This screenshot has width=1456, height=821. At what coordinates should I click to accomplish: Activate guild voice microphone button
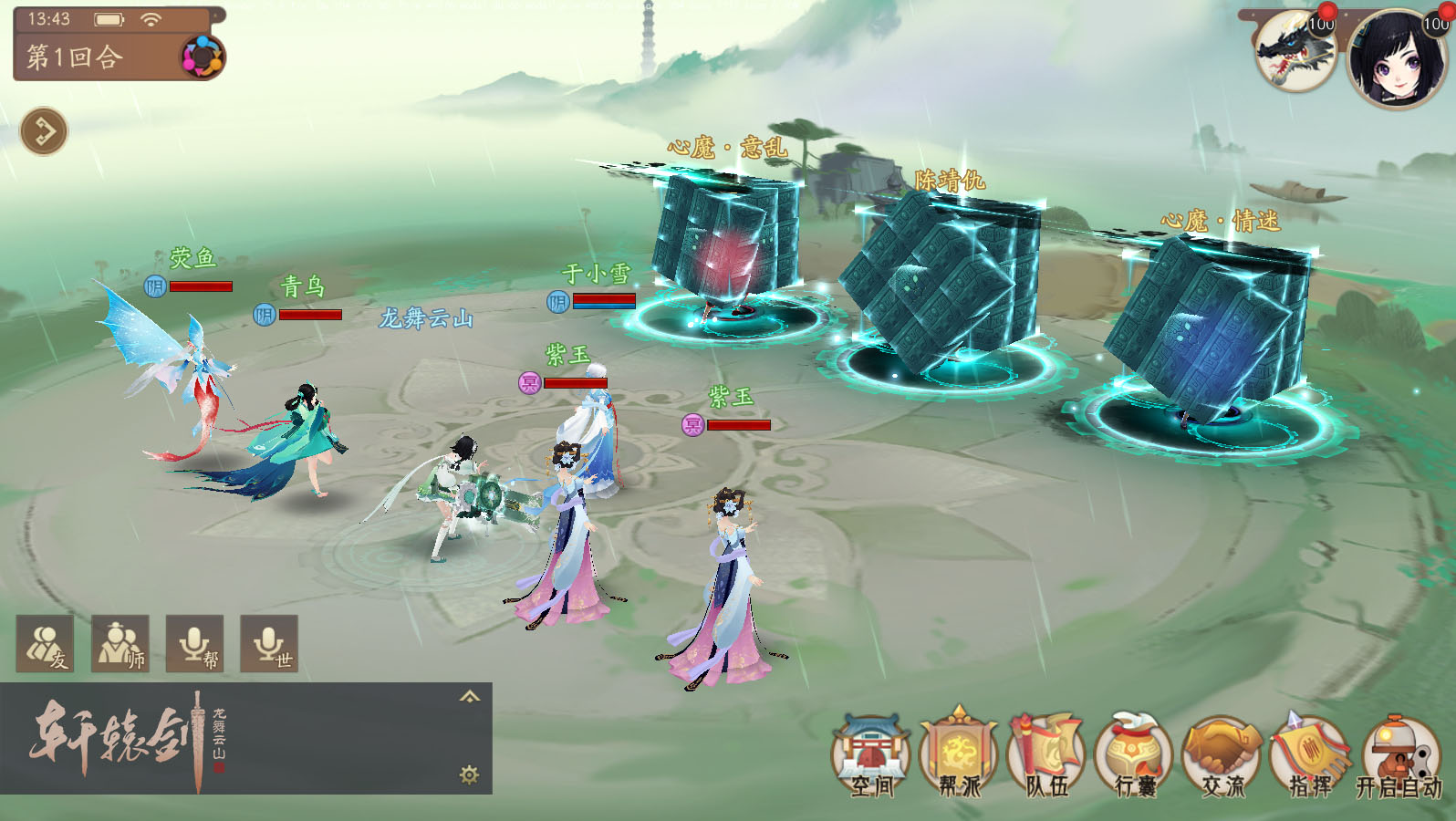[195, 644]
